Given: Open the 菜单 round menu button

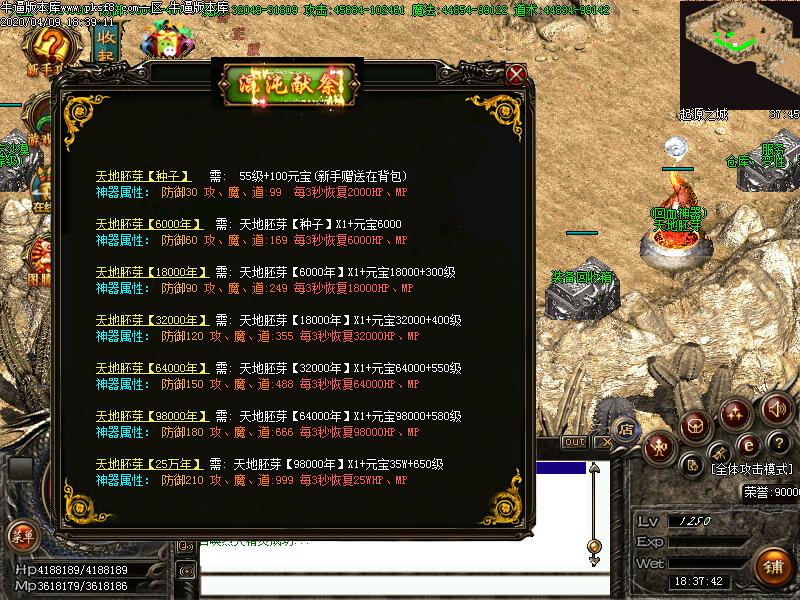Looking at the screenshot, I should pos(21,536).
